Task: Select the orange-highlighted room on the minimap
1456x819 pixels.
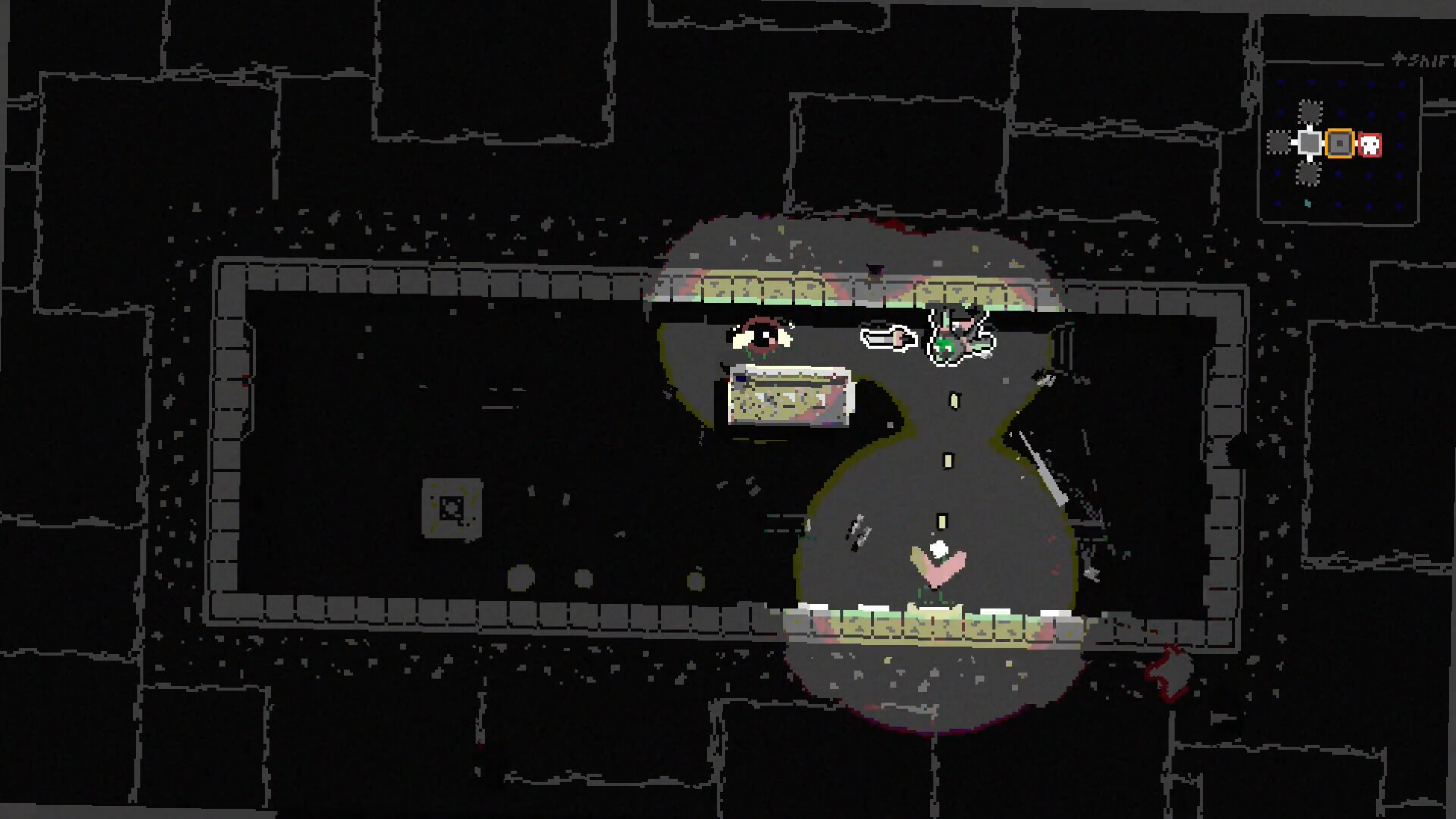Action: 1340,143
